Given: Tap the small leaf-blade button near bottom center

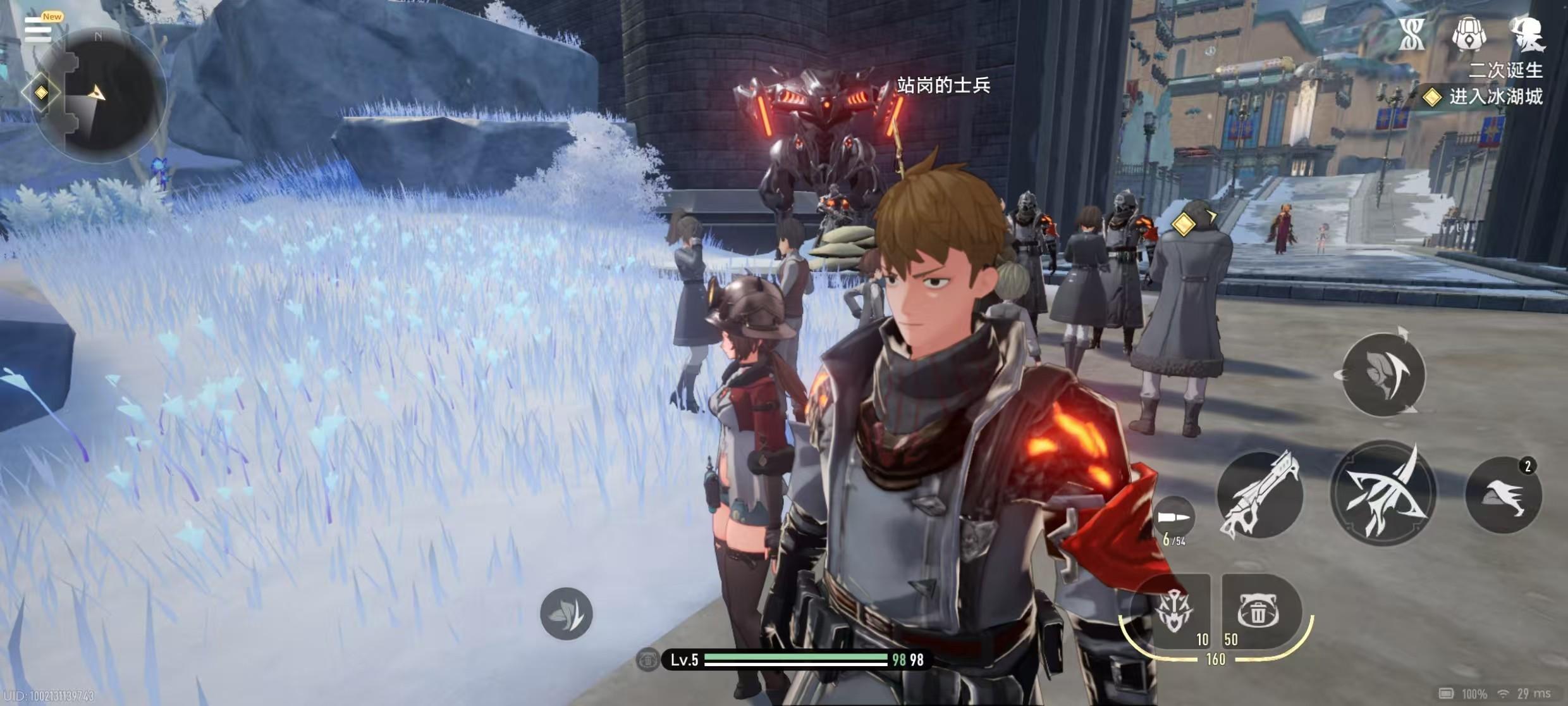Looking at the screenshot, I should coord(566,613).
